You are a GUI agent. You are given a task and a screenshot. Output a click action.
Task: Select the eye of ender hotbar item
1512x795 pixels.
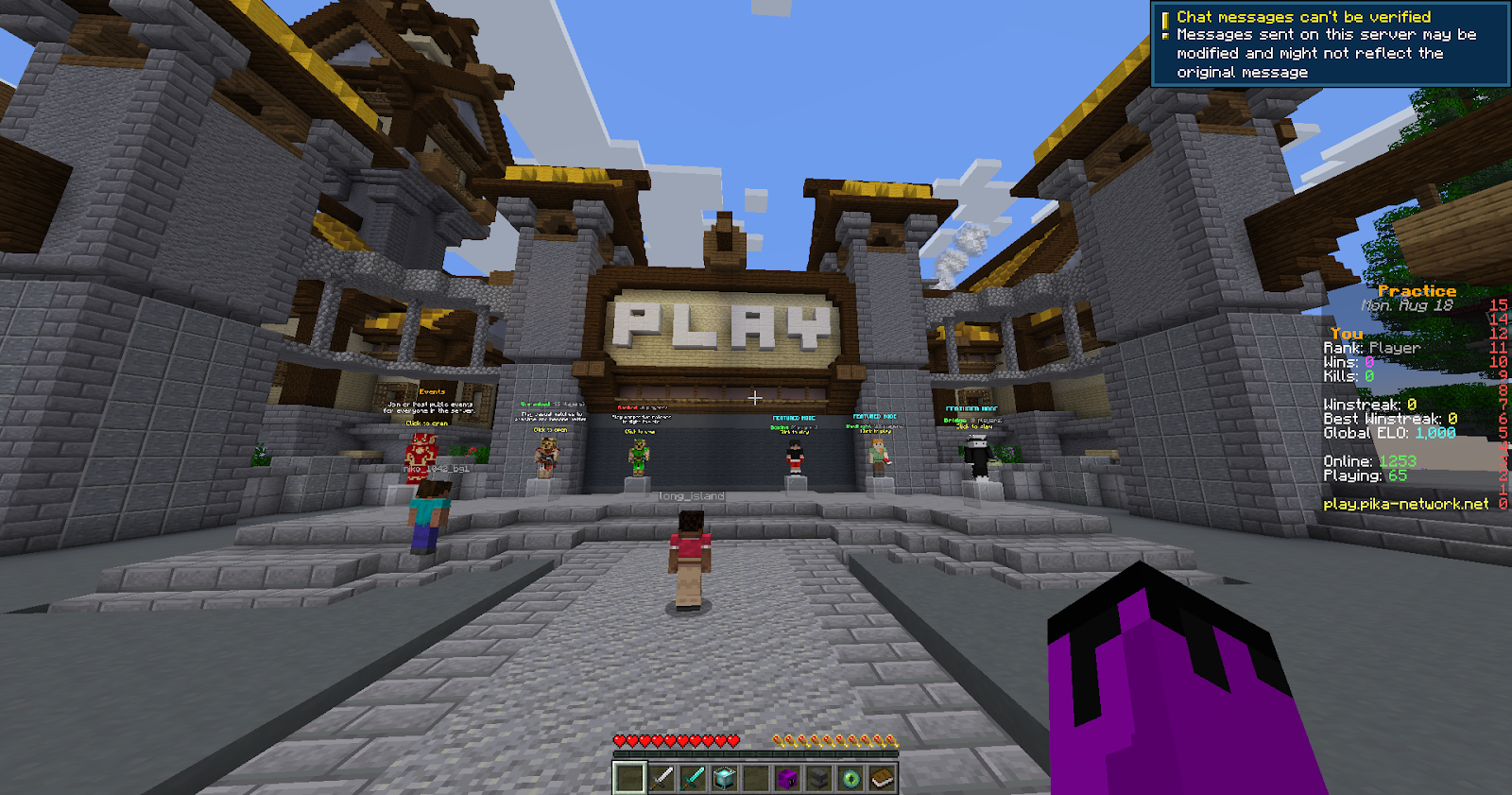(x=852, y=776)
